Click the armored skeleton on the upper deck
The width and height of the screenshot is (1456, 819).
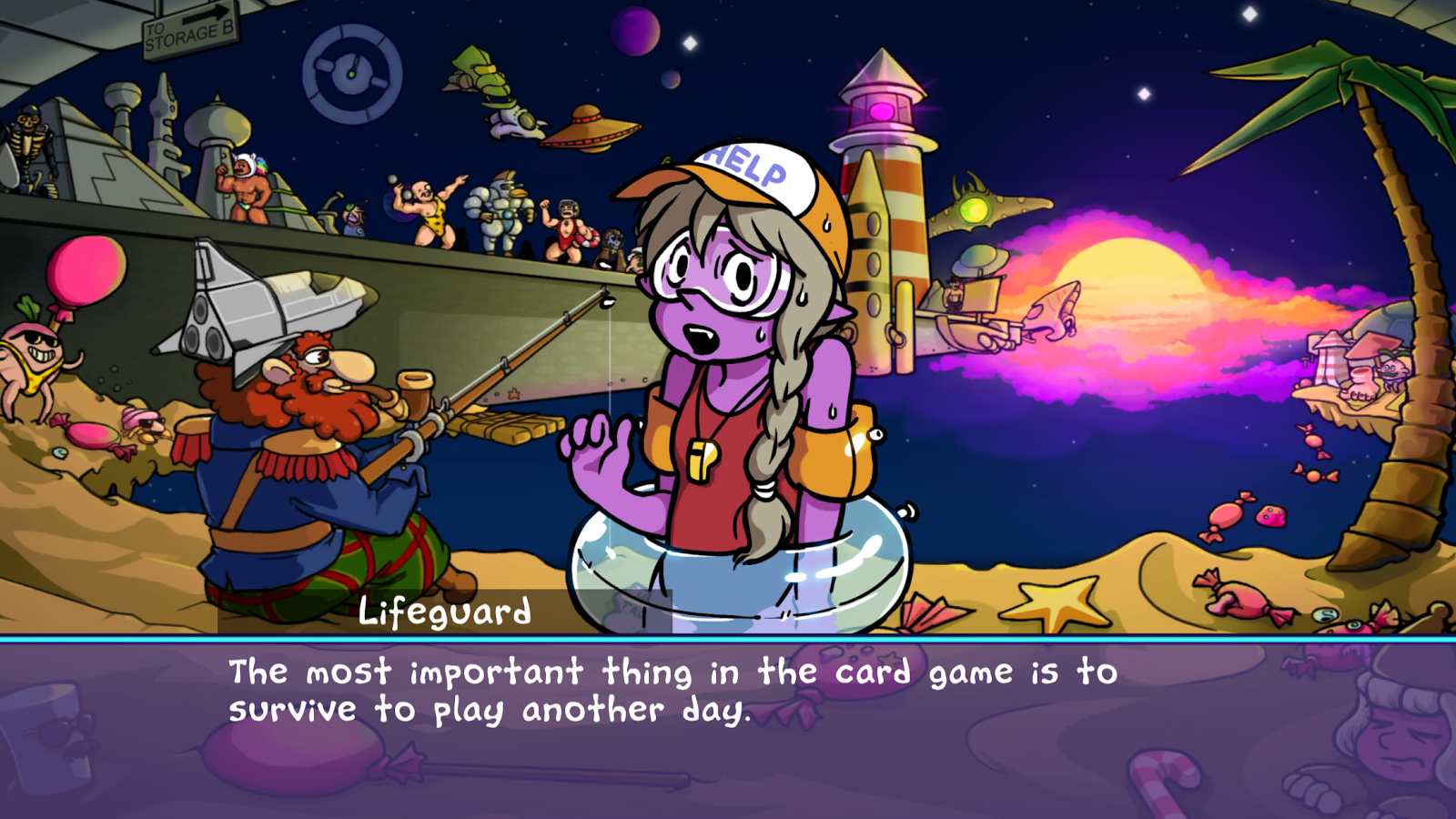[27, 146]
